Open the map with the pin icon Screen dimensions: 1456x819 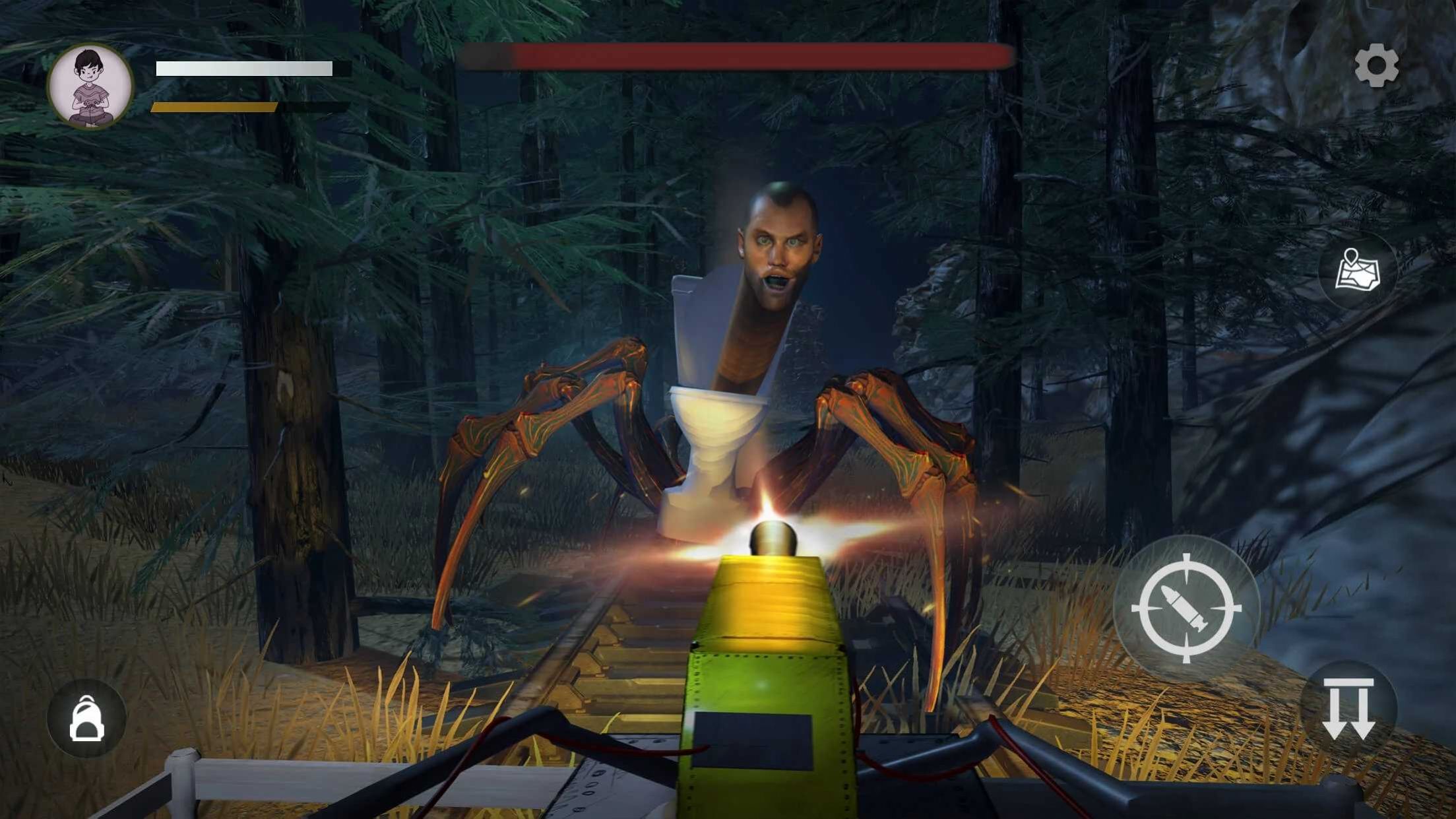(1356, 271)
